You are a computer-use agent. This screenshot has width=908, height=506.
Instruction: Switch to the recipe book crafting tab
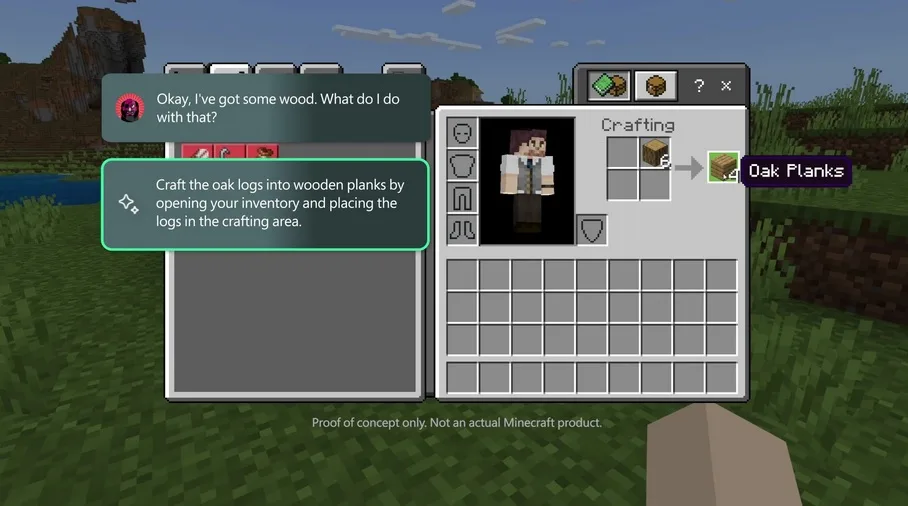click(x=608, y=86)
